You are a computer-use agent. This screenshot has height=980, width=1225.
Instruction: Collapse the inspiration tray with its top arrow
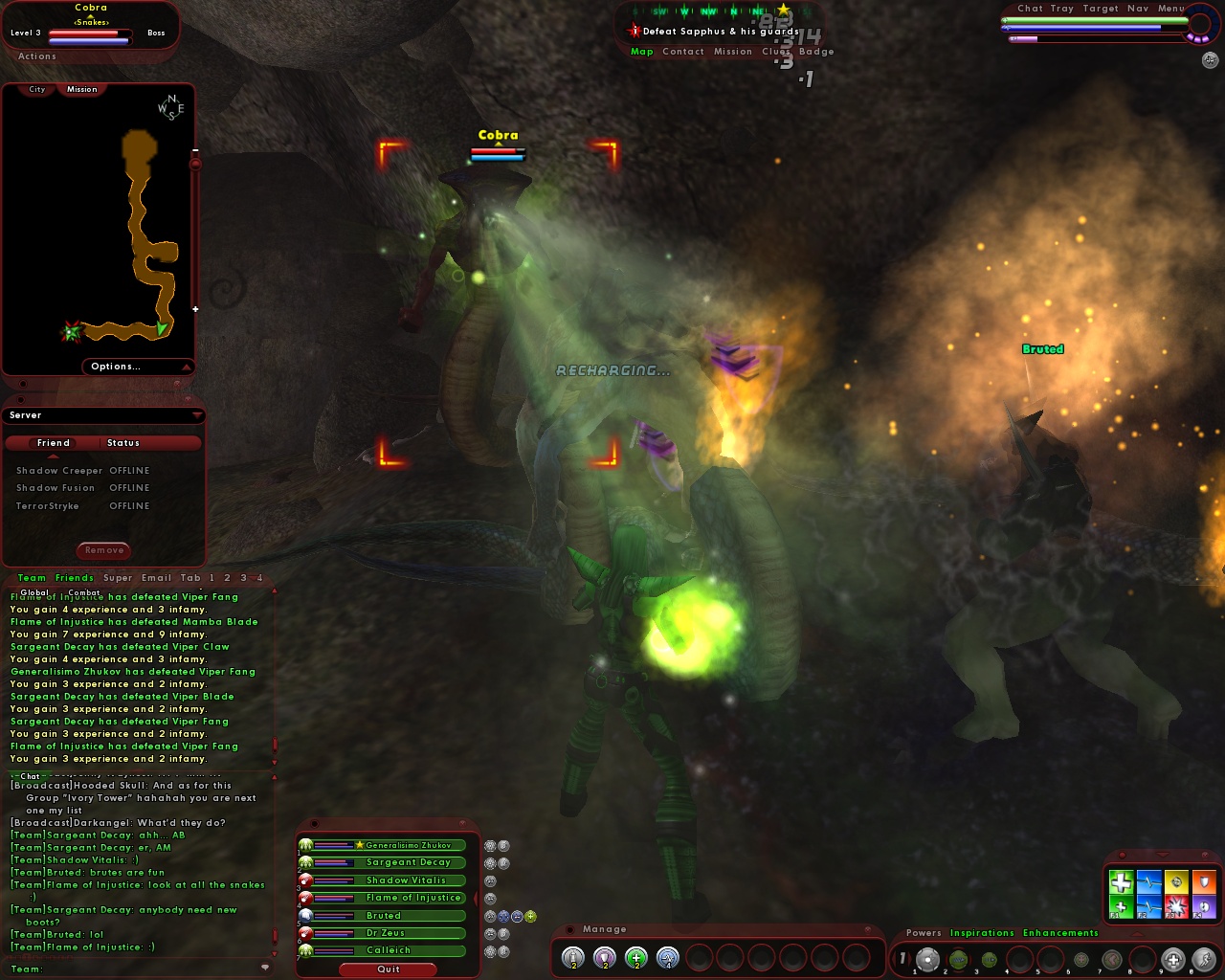[x=1165, y=855]
